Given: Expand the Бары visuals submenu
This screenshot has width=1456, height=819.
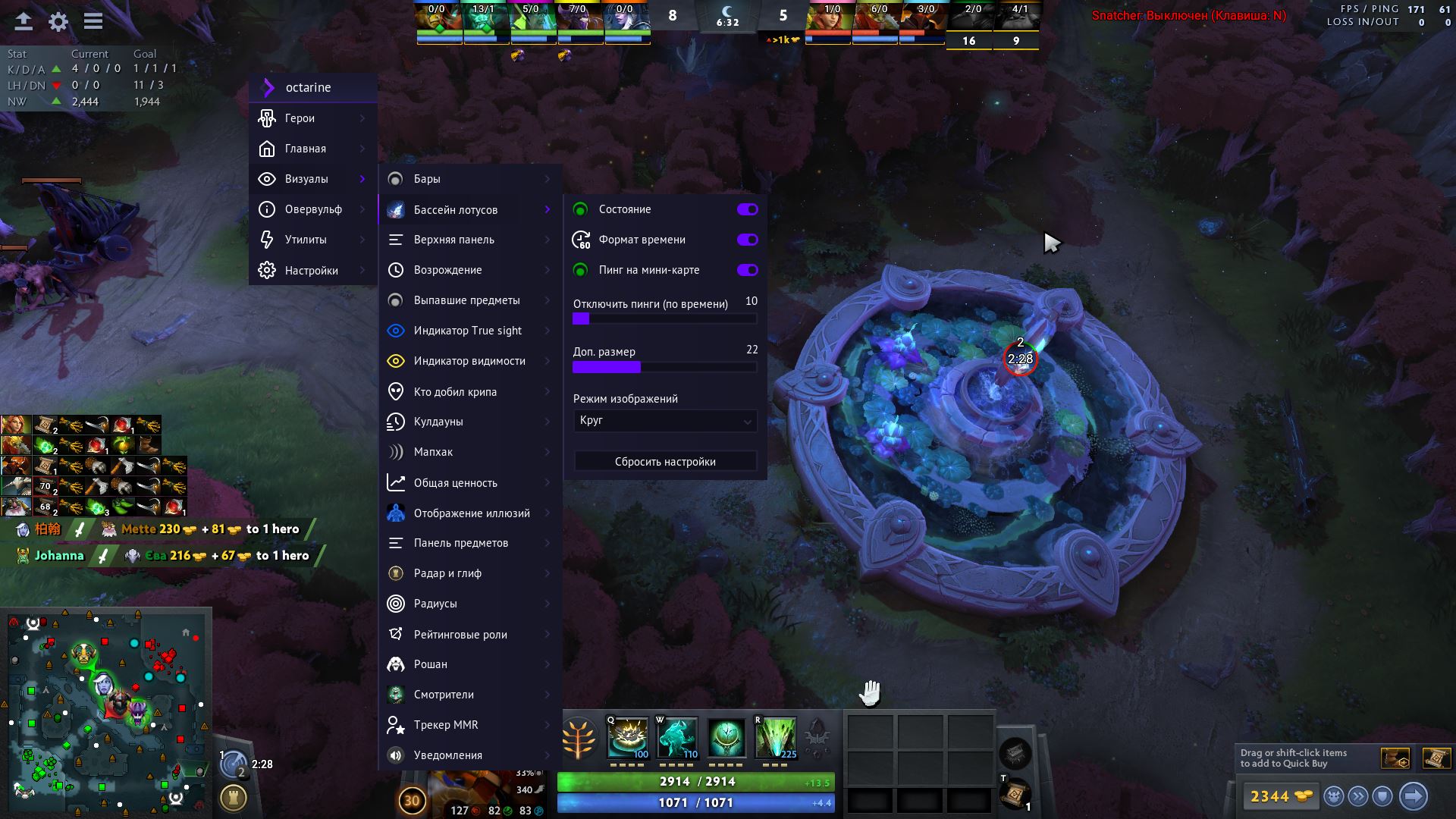Looking at the screenshot, I should pos(470,179).
